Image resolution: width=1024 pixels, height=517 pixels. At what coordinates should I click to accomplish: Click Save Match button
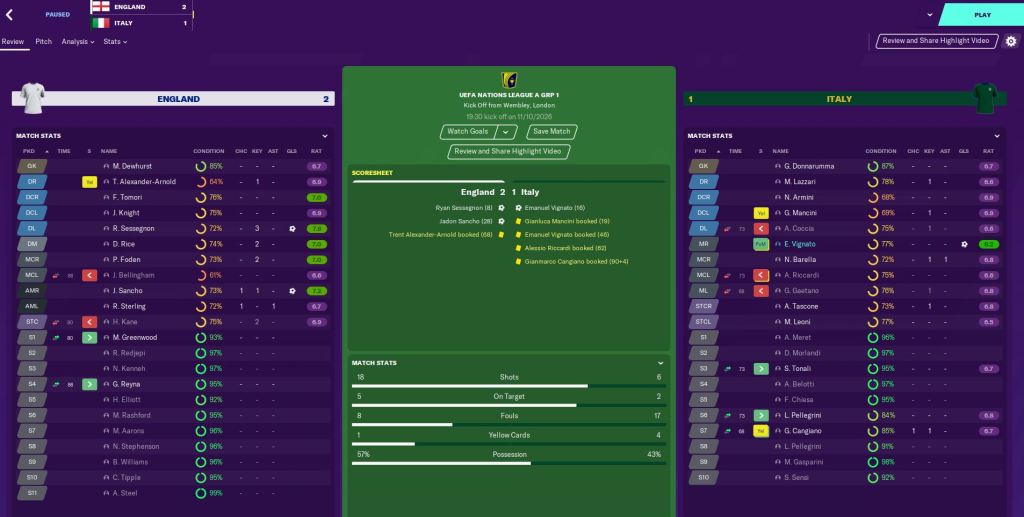click(551, 131)
